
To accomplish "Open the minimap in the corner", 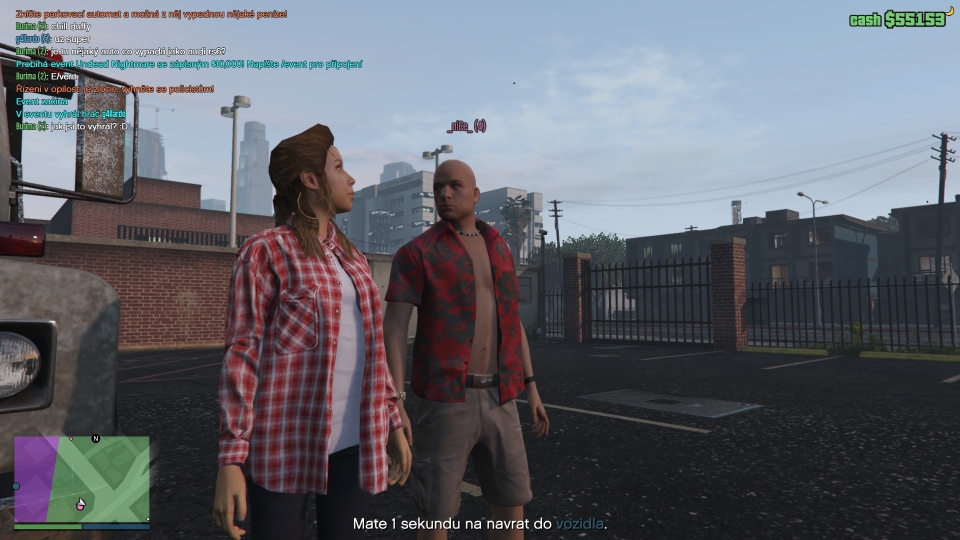I will pyautogui.click(x=82, y=479).
